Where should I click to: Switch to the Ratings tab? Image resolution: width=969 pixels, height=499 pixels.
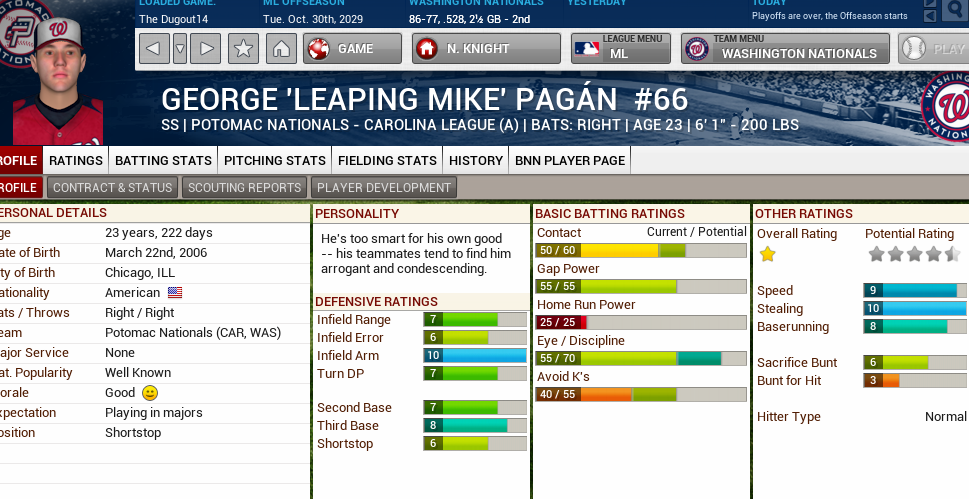[76, 160]
